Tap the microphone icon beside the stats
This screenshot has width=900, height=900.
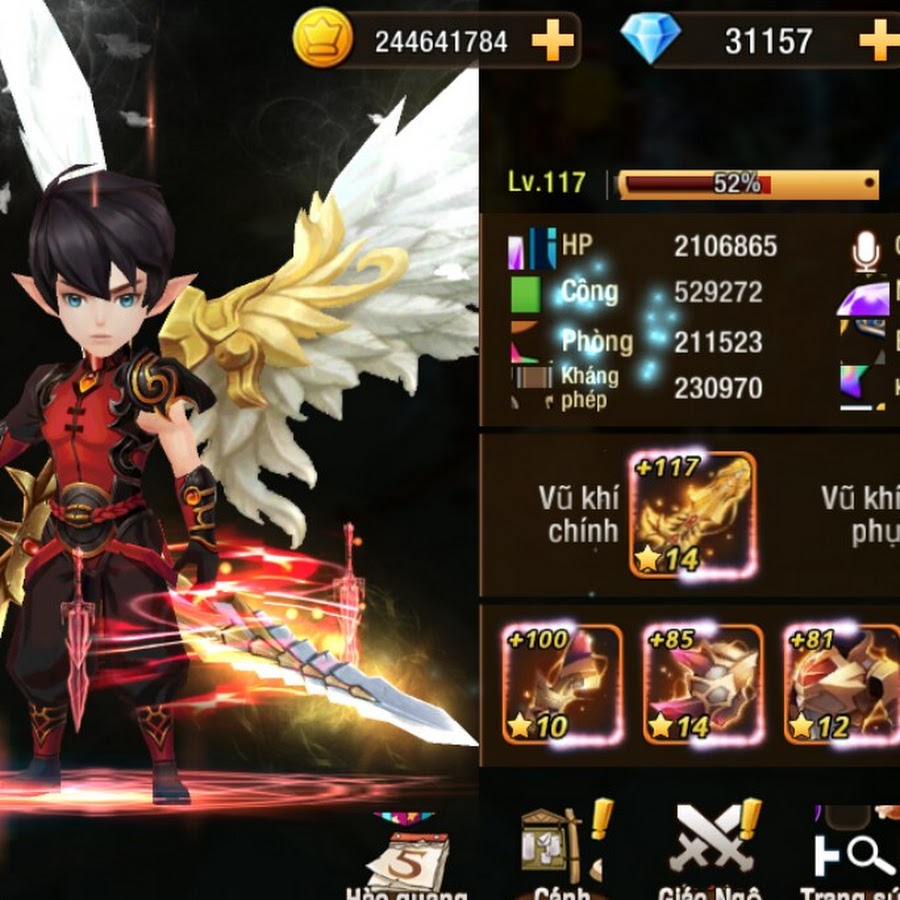866,251
